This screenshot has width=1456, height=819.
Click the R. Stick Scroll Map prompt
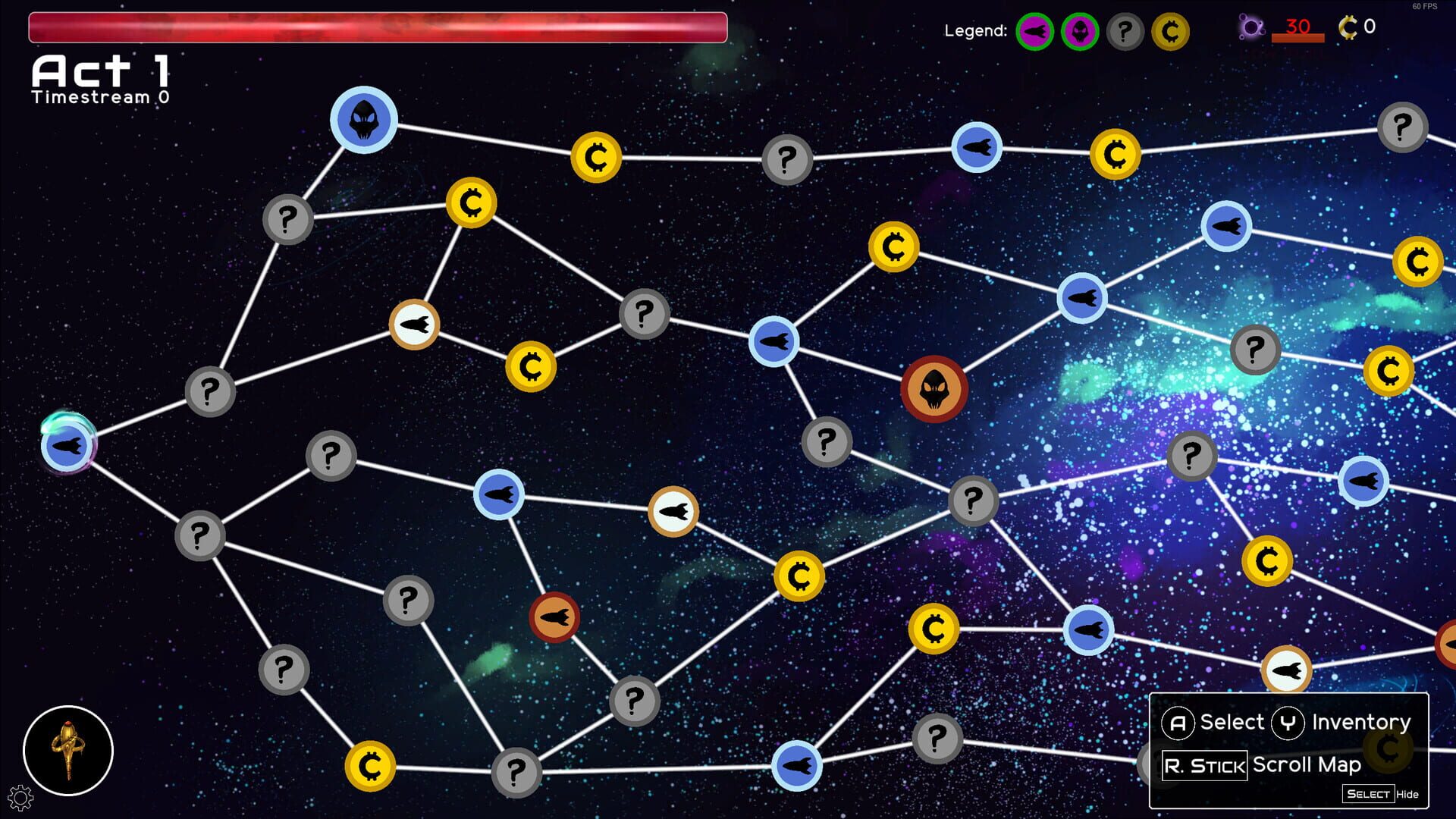[1205, 765]
